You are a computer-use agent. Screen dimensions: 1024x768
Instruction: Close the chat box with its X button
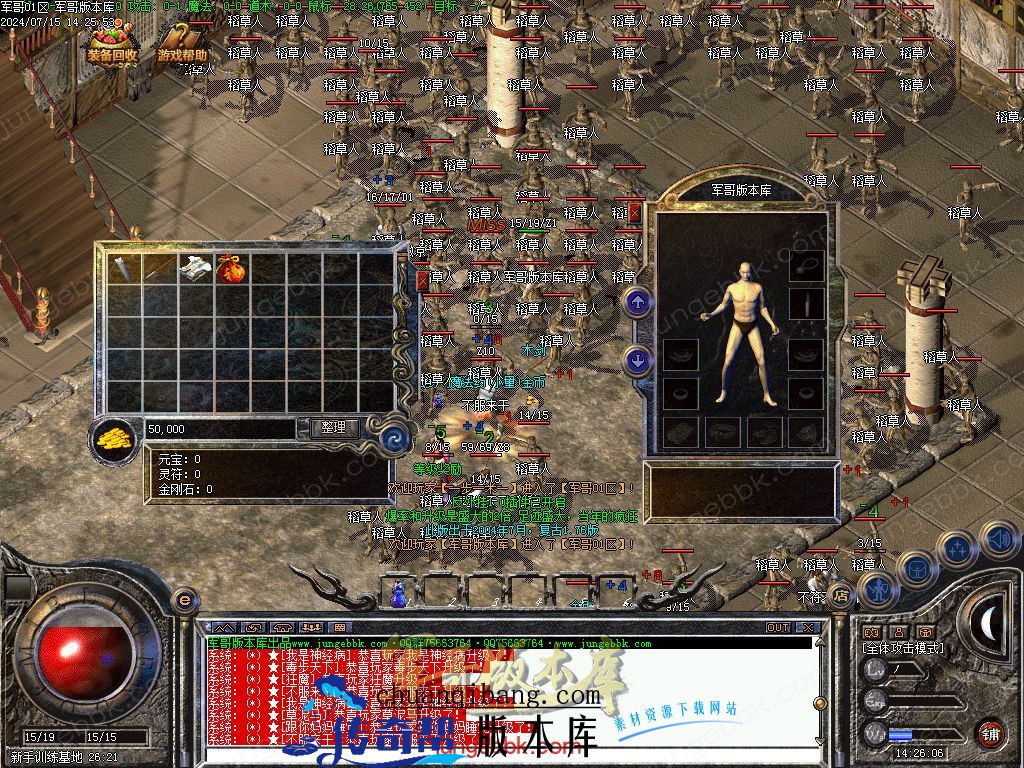(x=808, y=628)
